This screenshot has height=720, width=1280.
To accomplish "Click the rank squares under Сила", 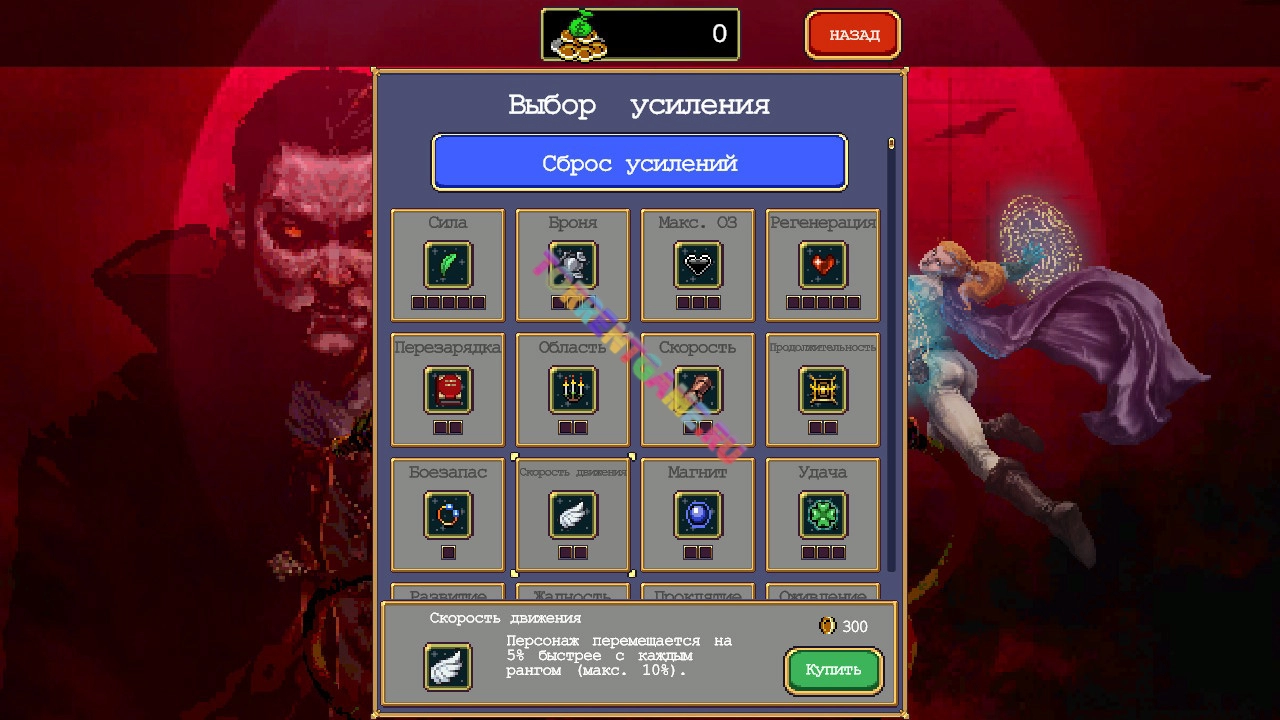I will point(448,300).
